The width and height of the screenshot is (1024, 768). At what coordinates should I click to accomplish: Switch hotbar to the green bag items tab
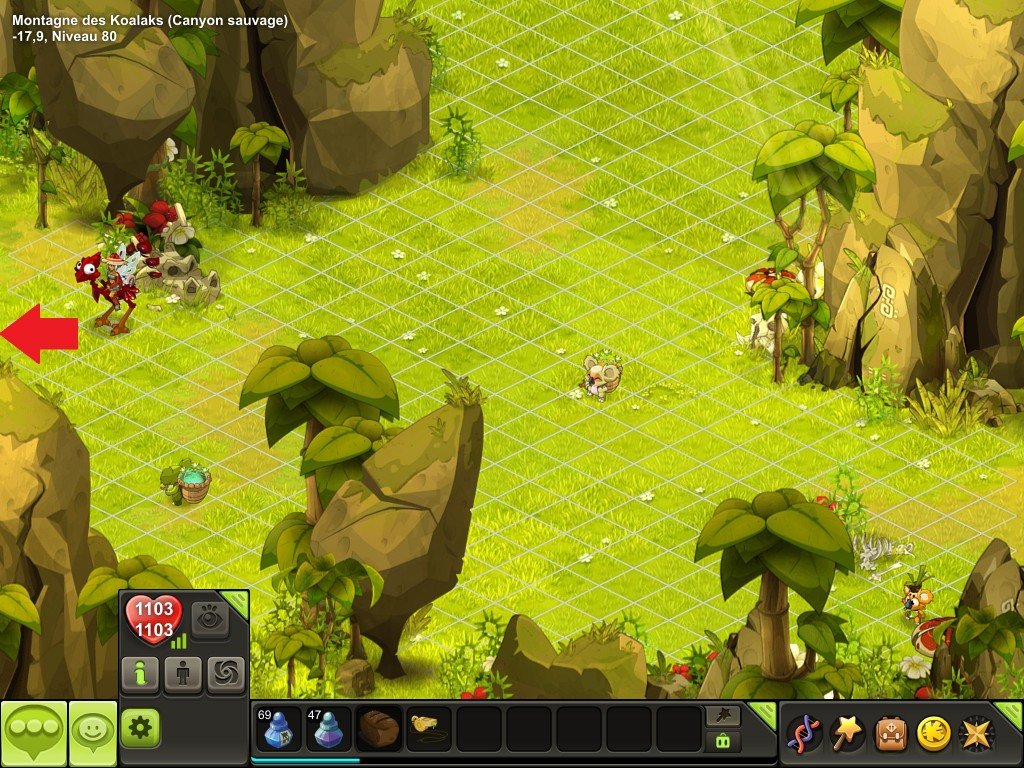[x=722, y=741]
